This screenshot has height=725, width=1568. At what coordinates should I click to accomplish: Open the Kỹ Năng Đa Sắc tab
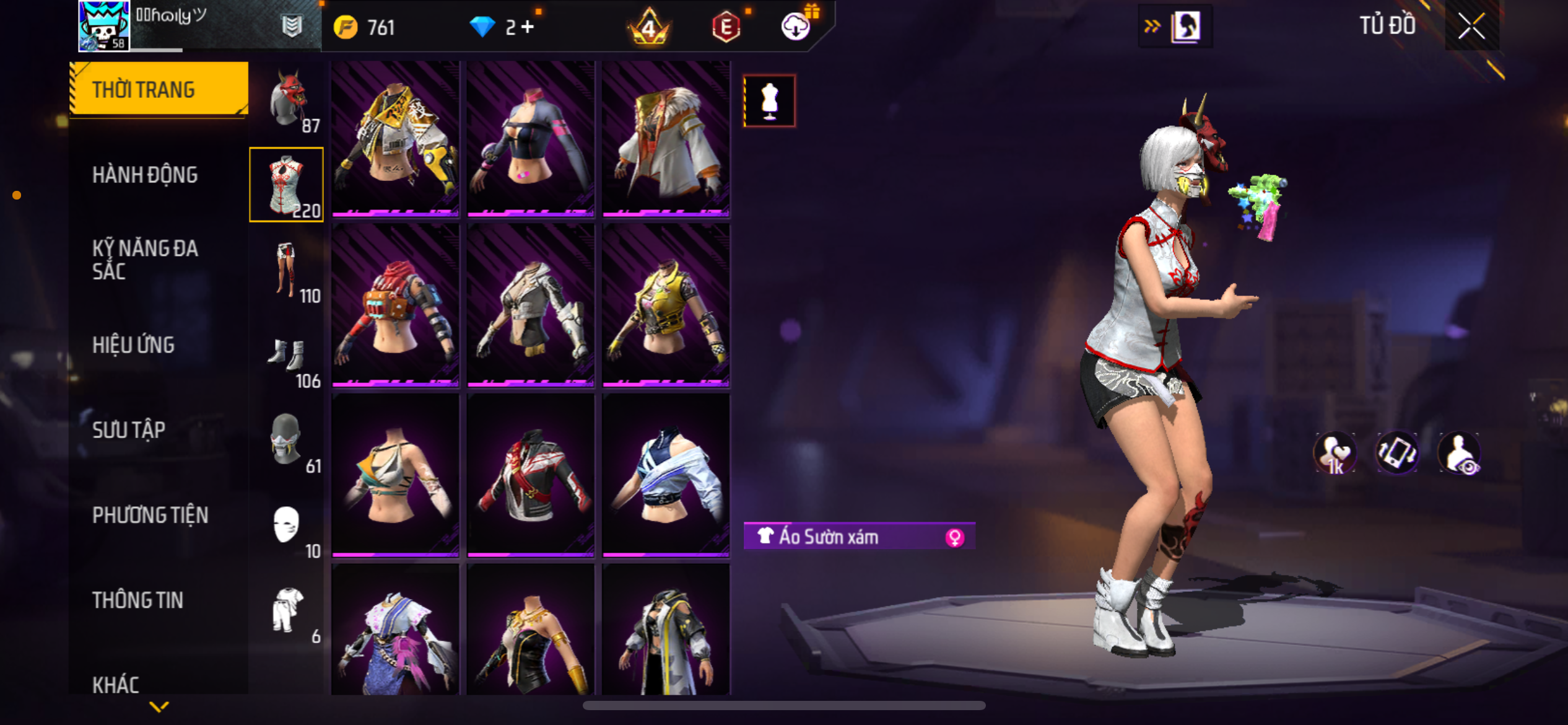[145, 260]
